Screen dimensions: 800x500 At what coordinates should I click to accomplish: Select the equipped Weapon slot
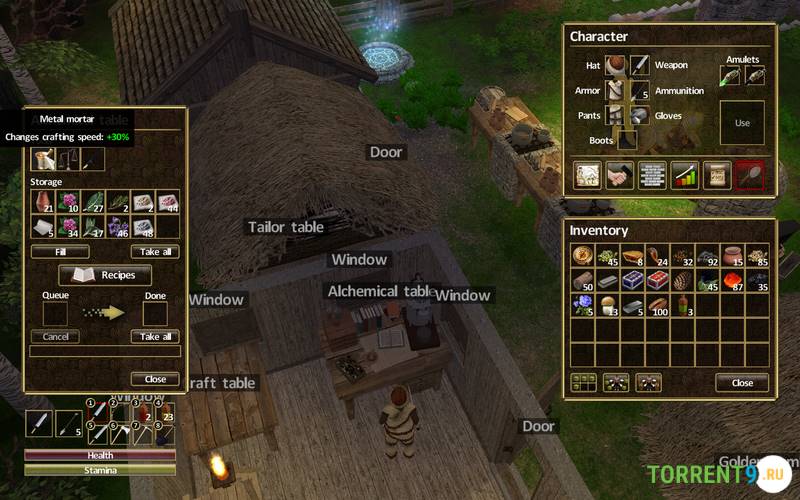point(640,65)
